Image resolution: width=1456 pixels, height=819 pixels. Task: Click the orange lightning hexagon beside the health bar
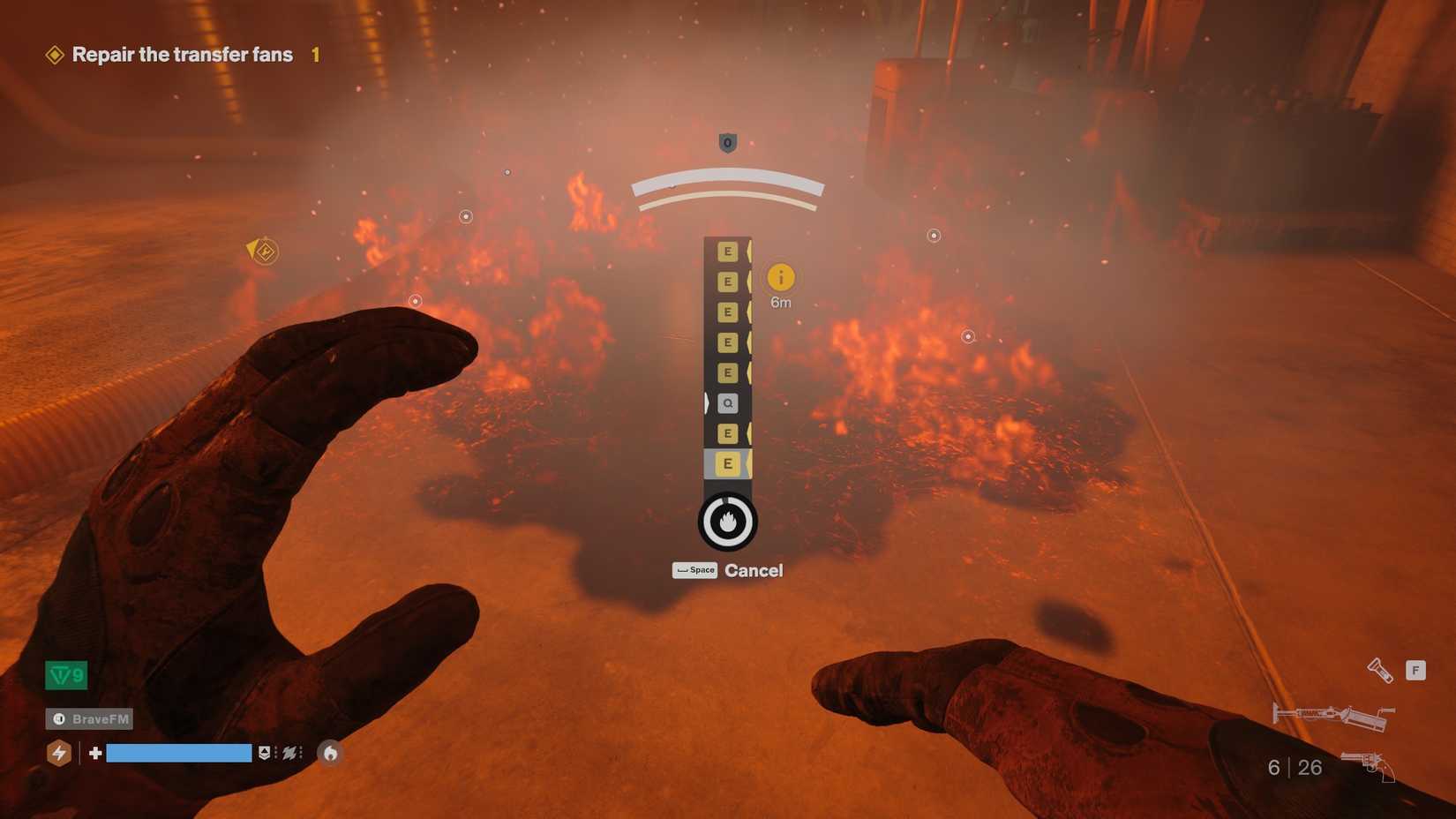pyautogui.click(x=58, y=753)
